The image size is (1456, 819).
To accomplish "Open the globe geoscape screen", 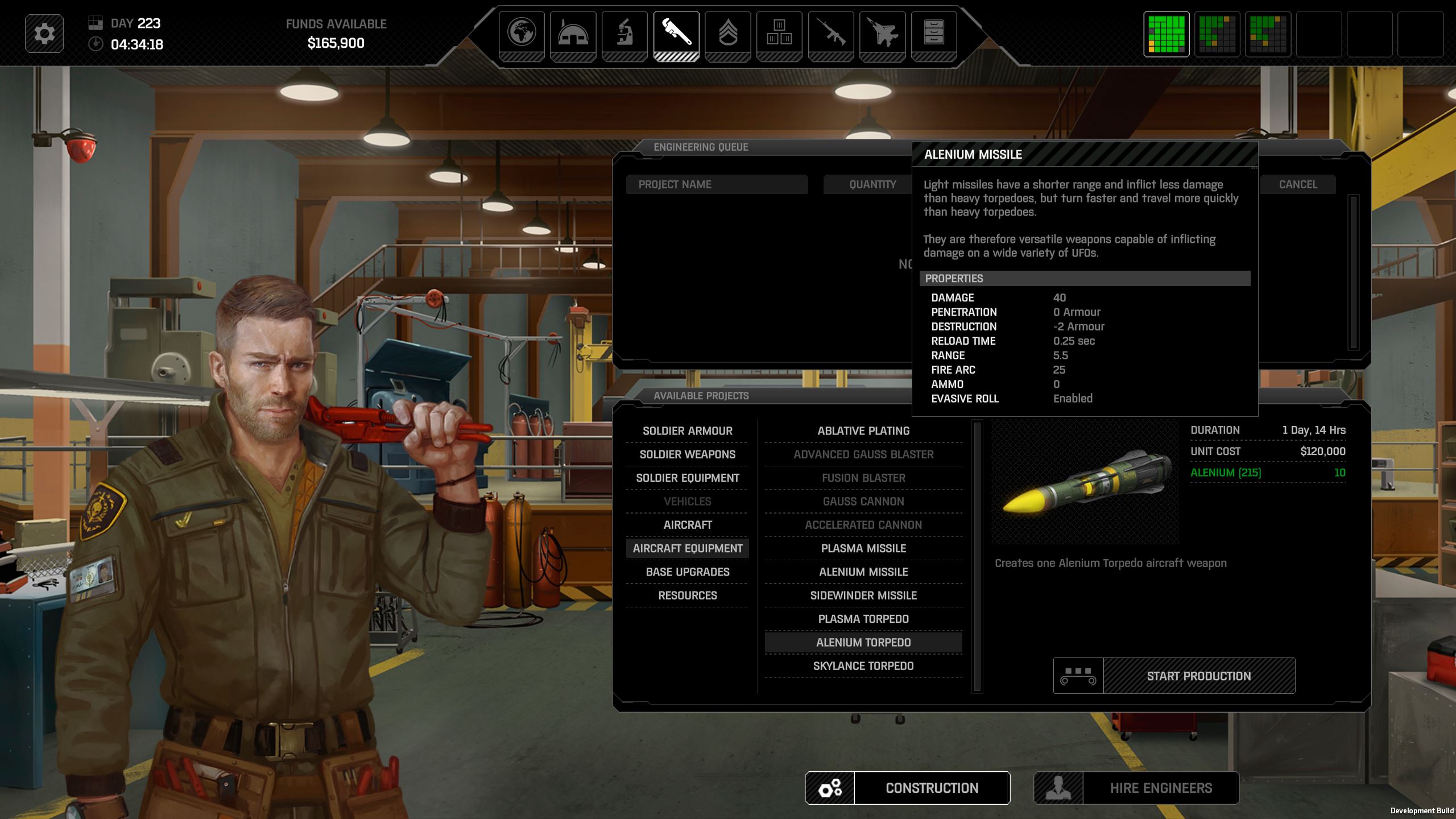I will point(522,33).
